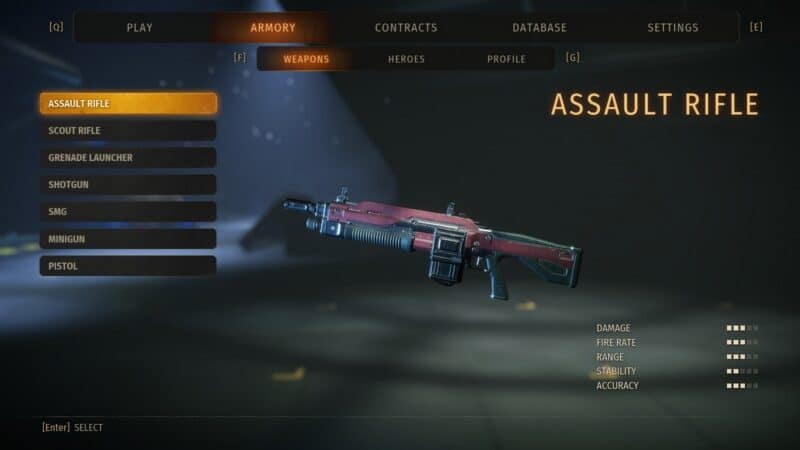Select the Minigun entry
Viewport: 800px width, 450px height.
tap(128, 239)
